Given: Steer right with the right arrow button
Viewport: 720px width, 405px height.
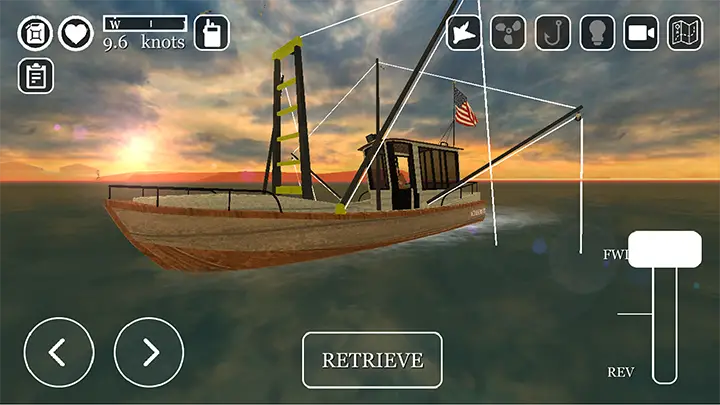Looking at the screenshot, I should coord(149,352).
